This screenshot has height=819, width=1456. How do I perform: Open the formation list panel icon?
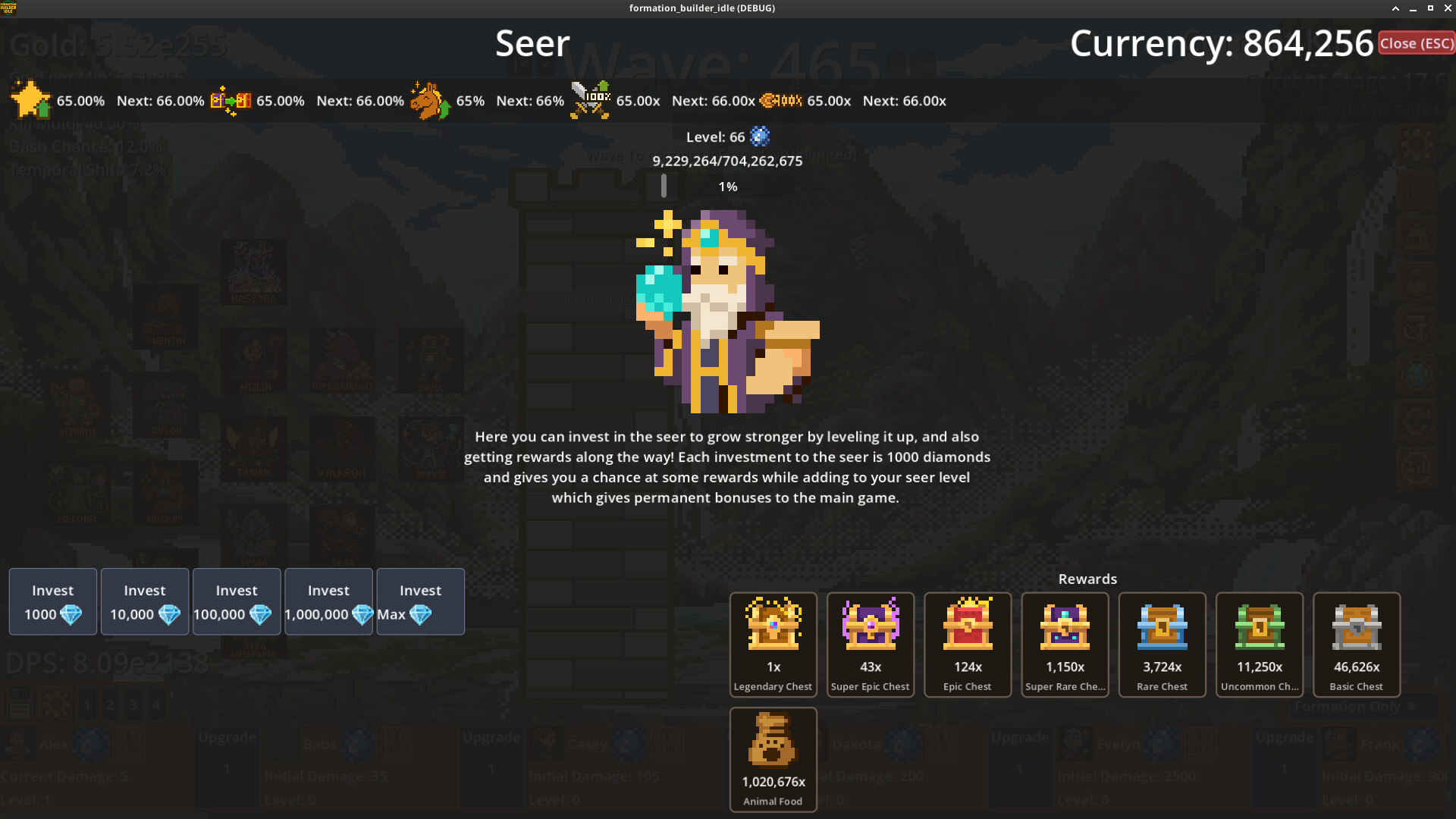point(19,704)
